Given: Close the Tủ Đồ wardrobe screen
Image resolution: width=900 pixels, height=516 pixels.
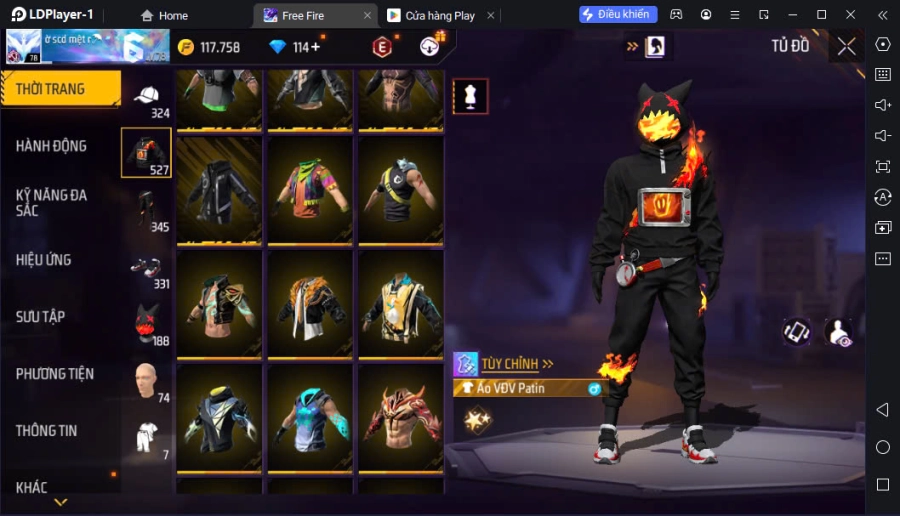Looking at the screenshot, I should [x=846, y=46].
